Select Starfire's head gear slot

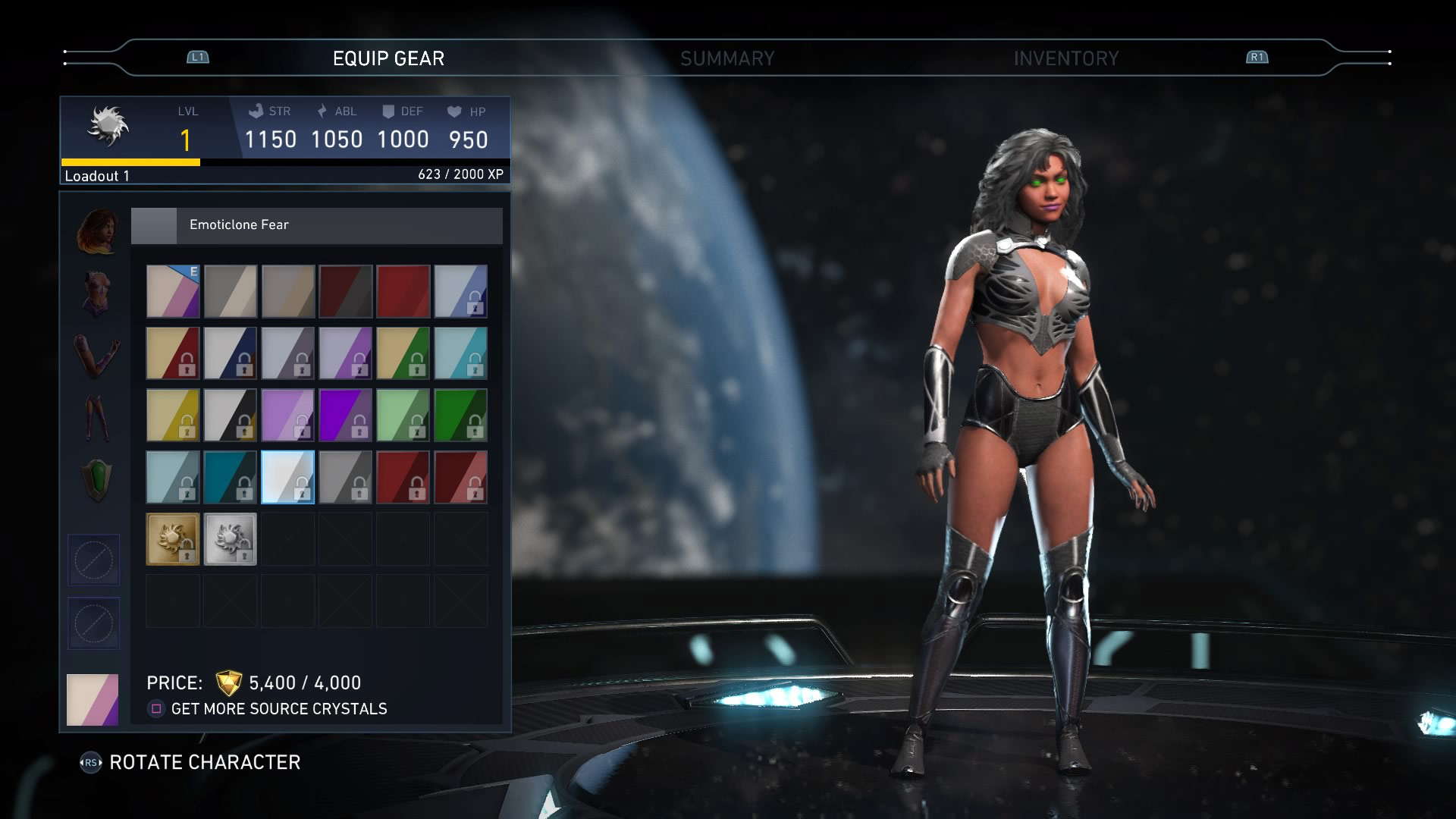[x=95, y=230]
